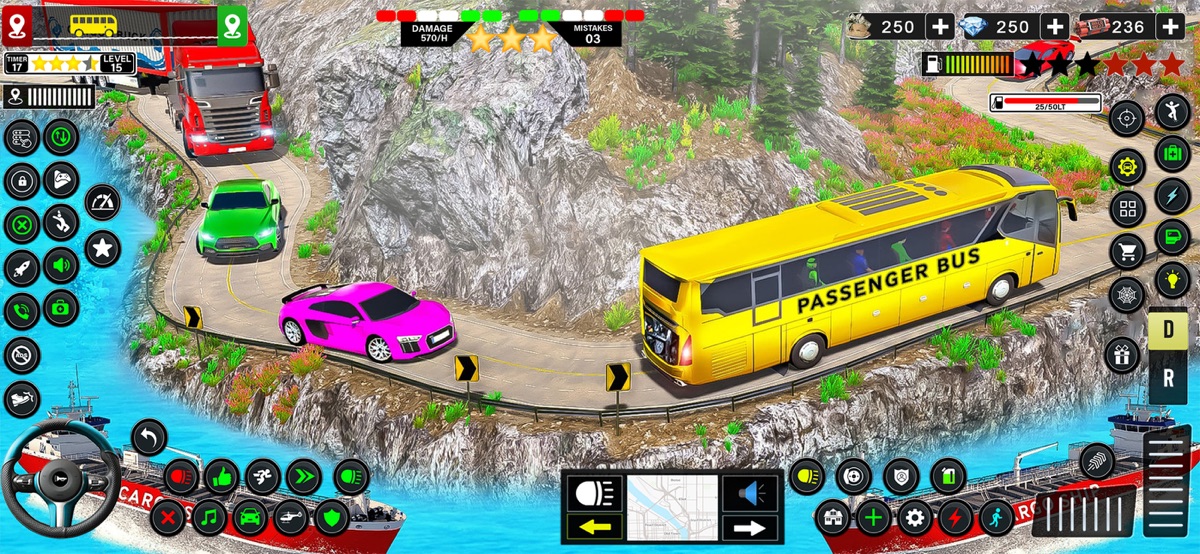Tap the left turn arrow indicator
This screenshot has width=1200, height=554.
pyautogui.click(x=594, y=526)
